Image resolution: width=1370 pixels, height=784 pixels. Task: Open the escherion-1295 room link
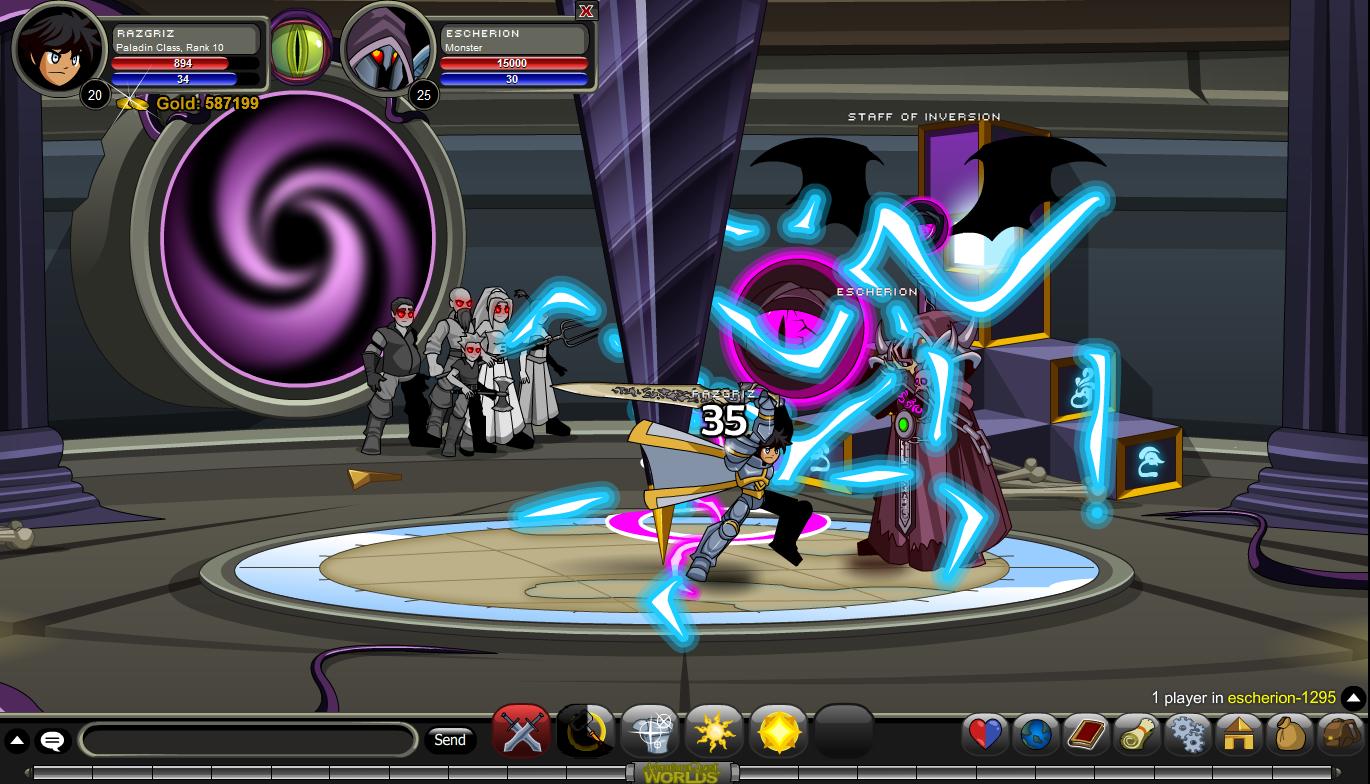point(1281,698)
